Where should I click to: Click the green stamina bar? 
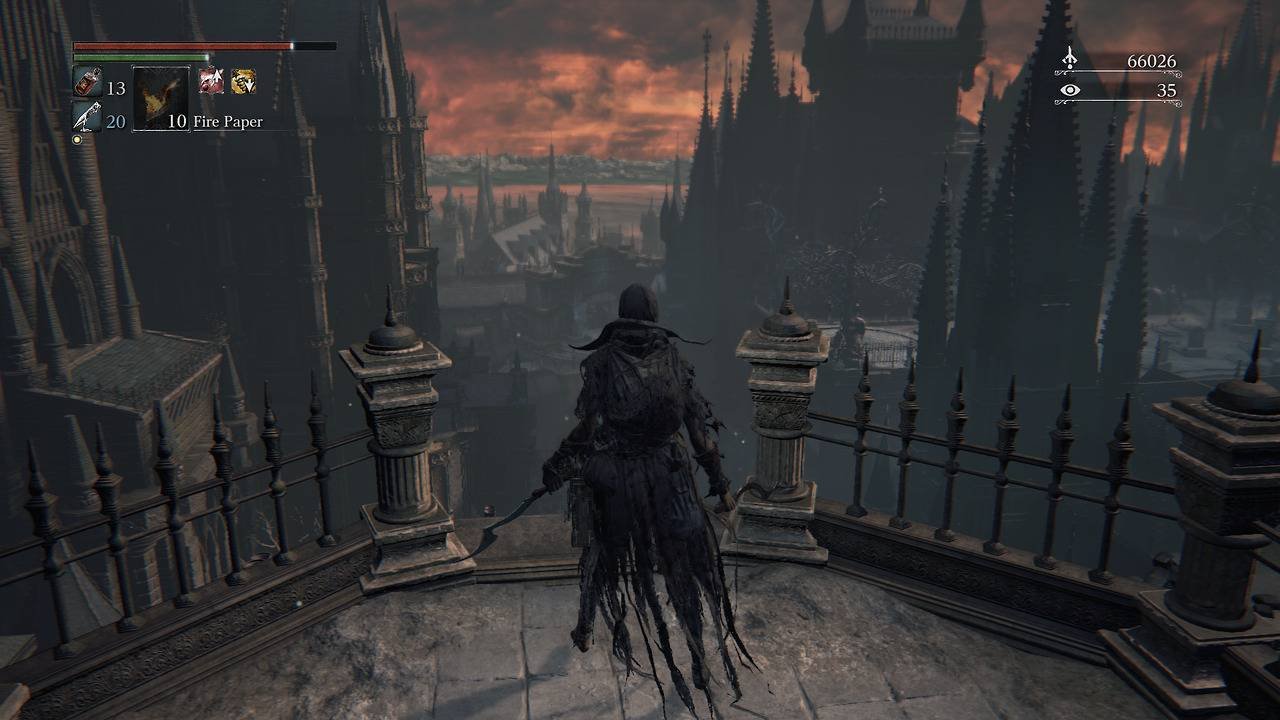pyautogui.click(x=140, y=58)
